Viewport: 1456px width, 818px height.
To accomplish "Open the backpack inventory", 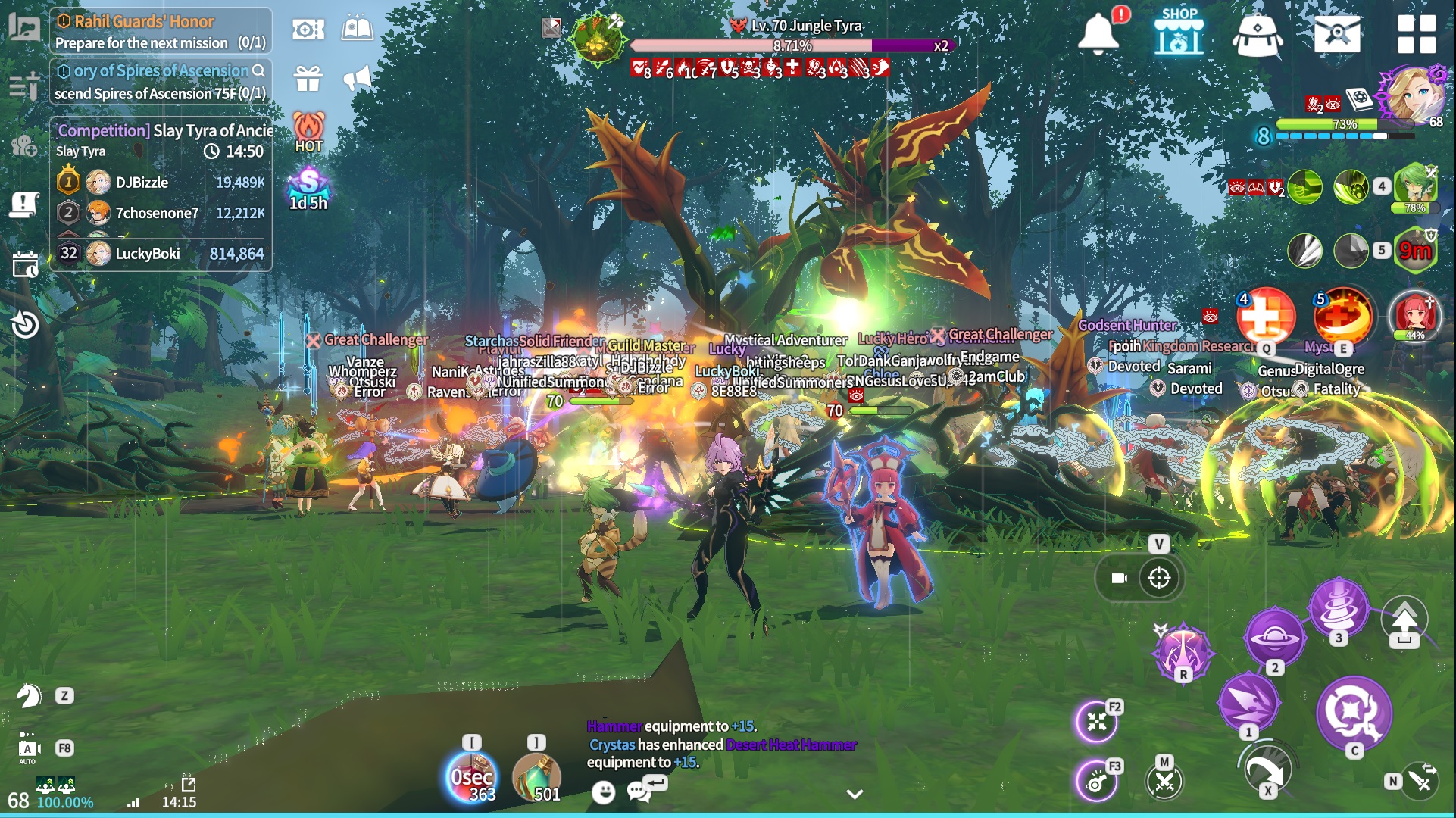I will click(1257, 35).
